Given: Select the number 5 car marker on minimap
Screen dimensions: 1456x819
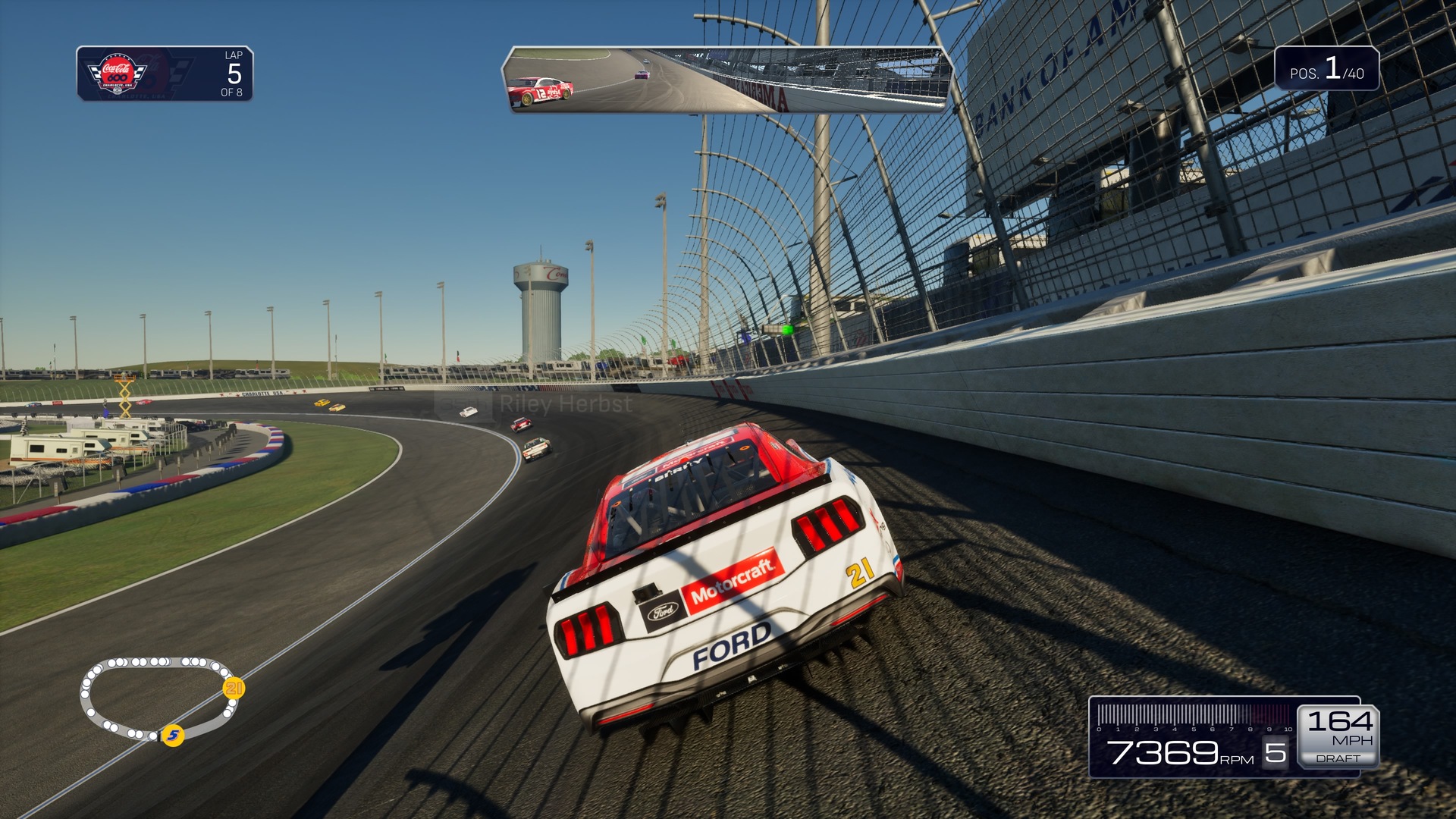Looking at the screenshot, I should tap(174, 735).
